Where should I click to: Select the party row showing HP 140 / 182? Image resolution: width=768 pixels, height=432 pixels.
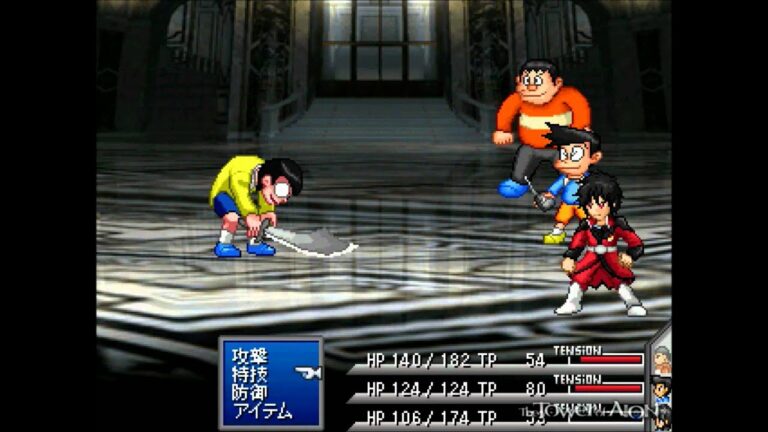tap(495, 360)
